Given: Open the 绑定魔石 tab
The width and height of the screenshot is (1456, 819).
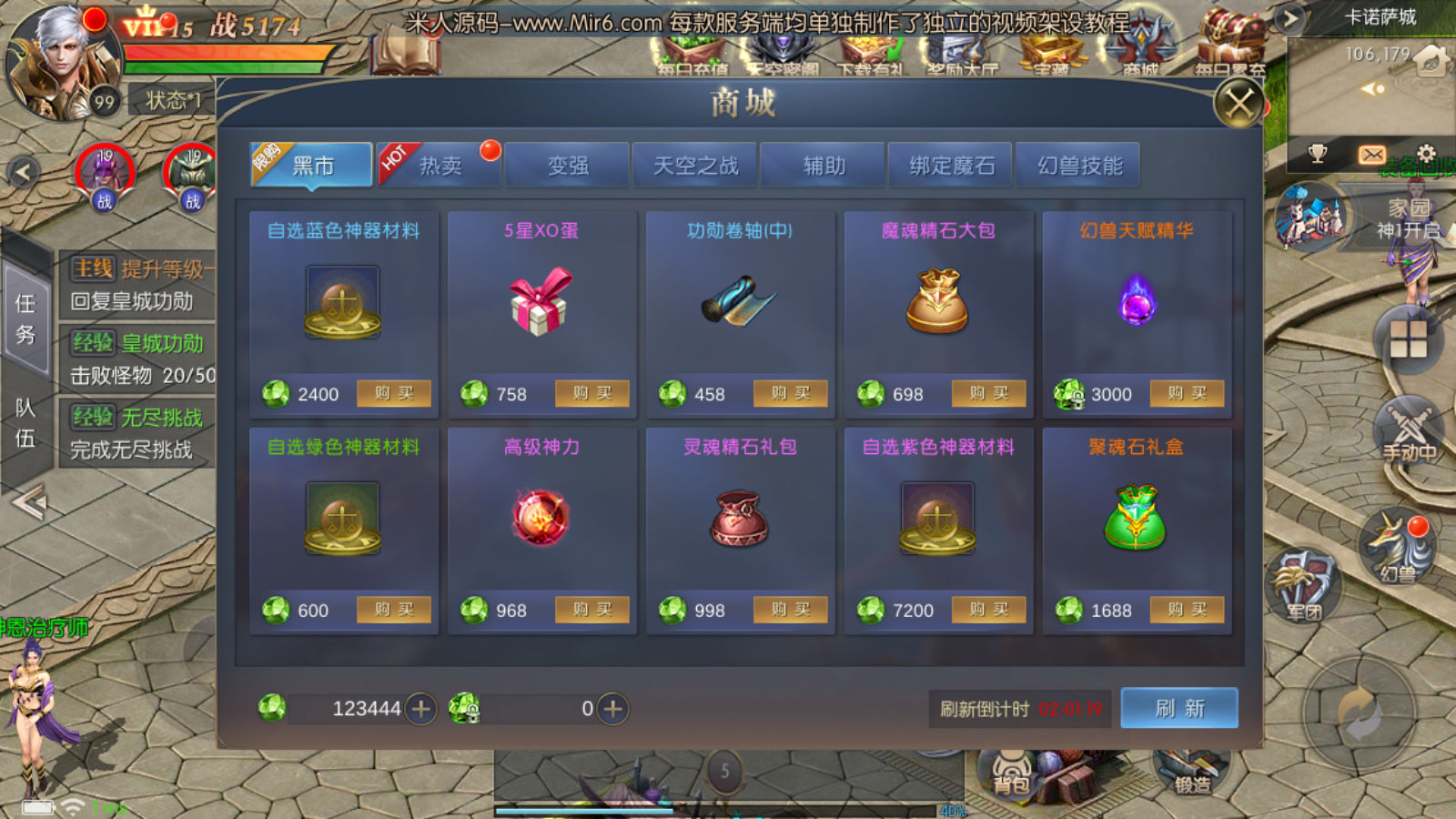Looking at the screenshot, I should [x=952, y=166].
